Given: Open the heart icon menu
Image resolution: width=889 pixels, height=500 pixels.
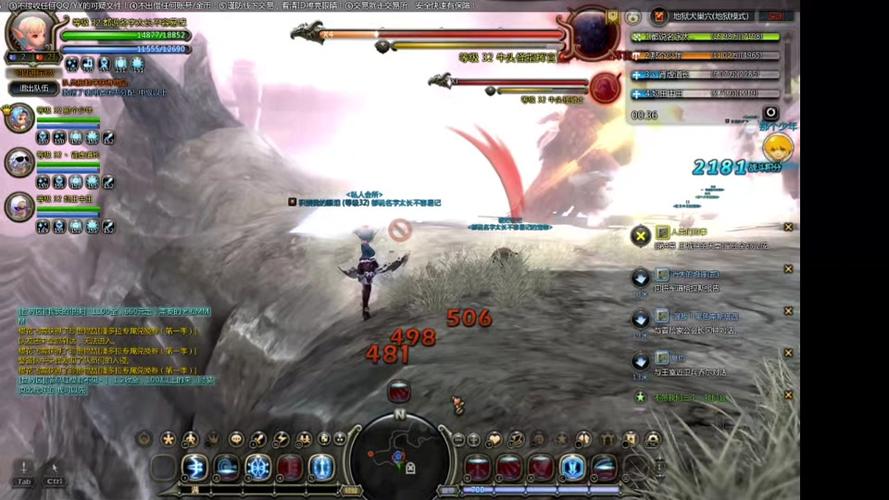Looking at the screenshot, I should pyautogui.click(x=493, y=439).
